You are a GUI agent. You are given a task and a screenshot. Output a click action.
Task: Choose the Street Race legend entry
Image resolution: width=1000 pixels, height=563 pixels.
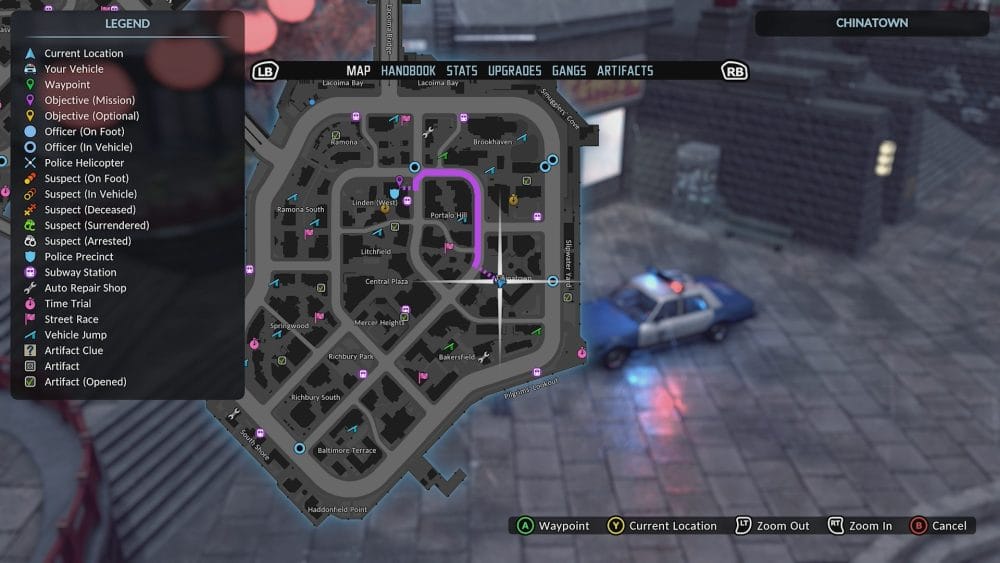pyautogui.click(x=71, y=319)
